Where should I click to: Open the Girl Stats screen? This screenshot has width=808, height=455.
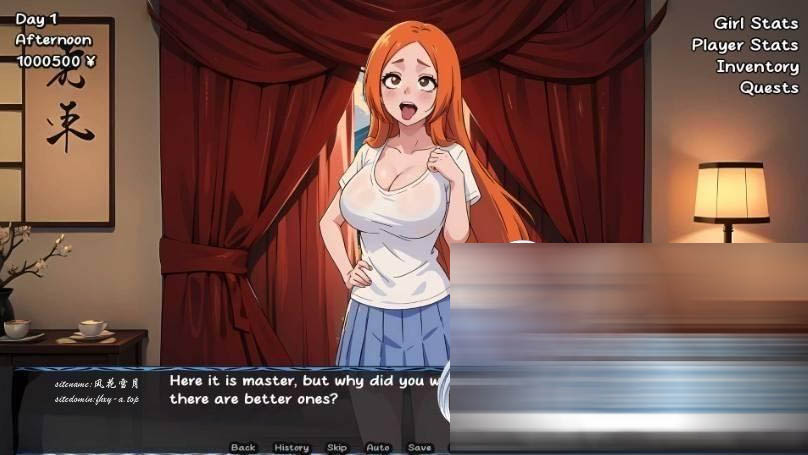755,23
